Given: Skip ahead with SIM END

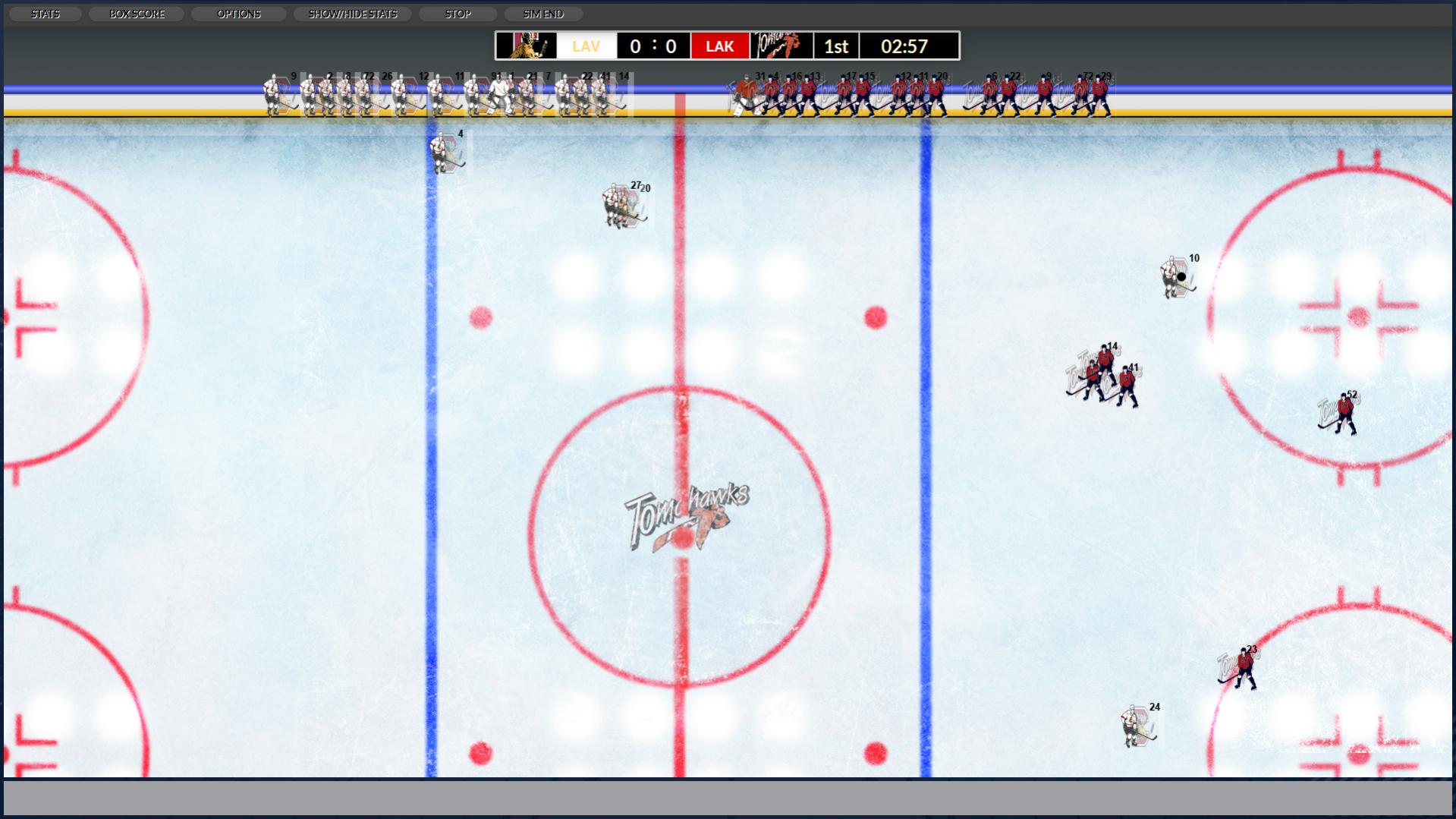Looking at the screenshot, I should [x=543, y=14].
